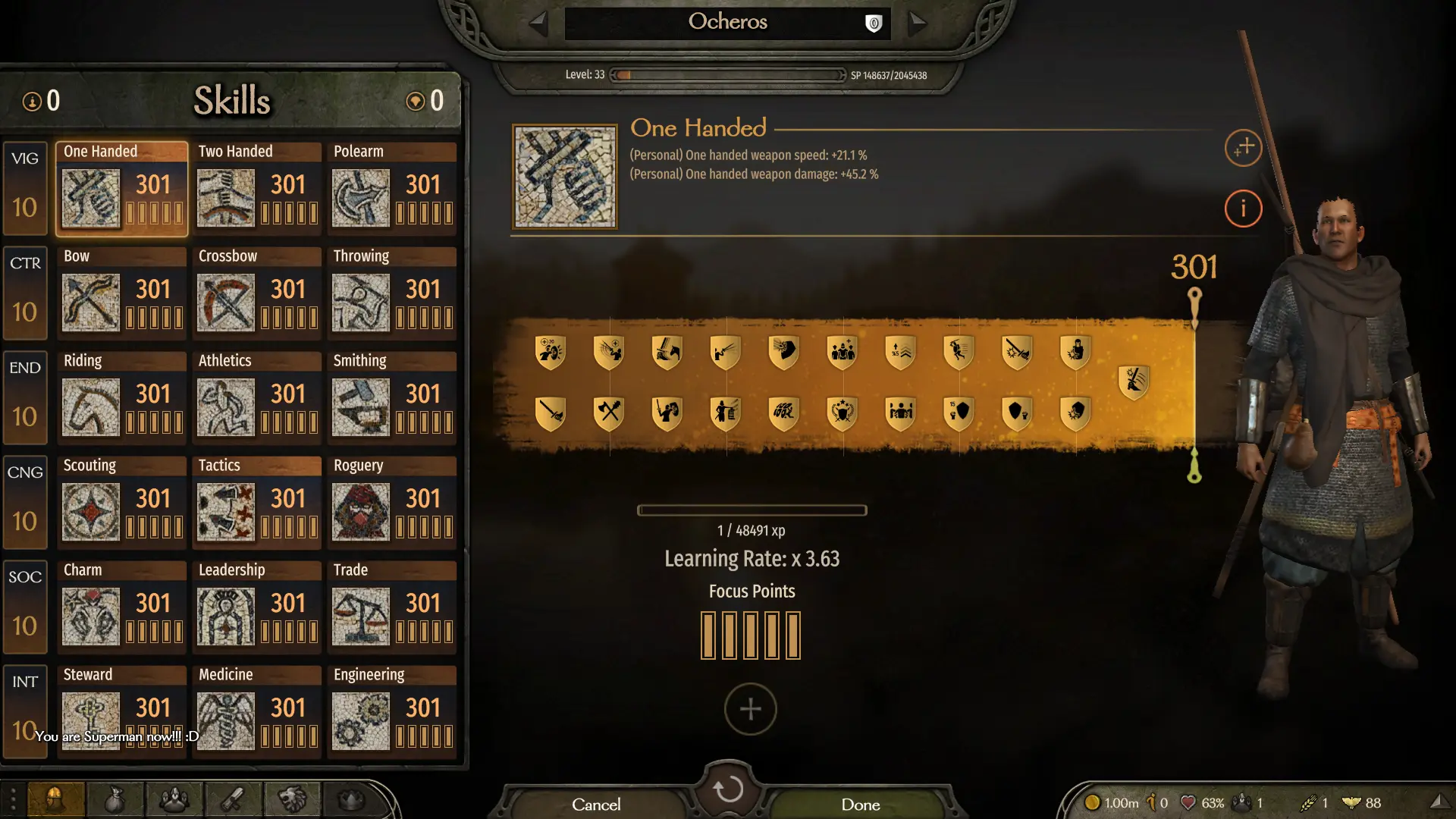Select the Smithing skill
The height and width of the screenshot is (819, 1456).
tap(391, 397)
